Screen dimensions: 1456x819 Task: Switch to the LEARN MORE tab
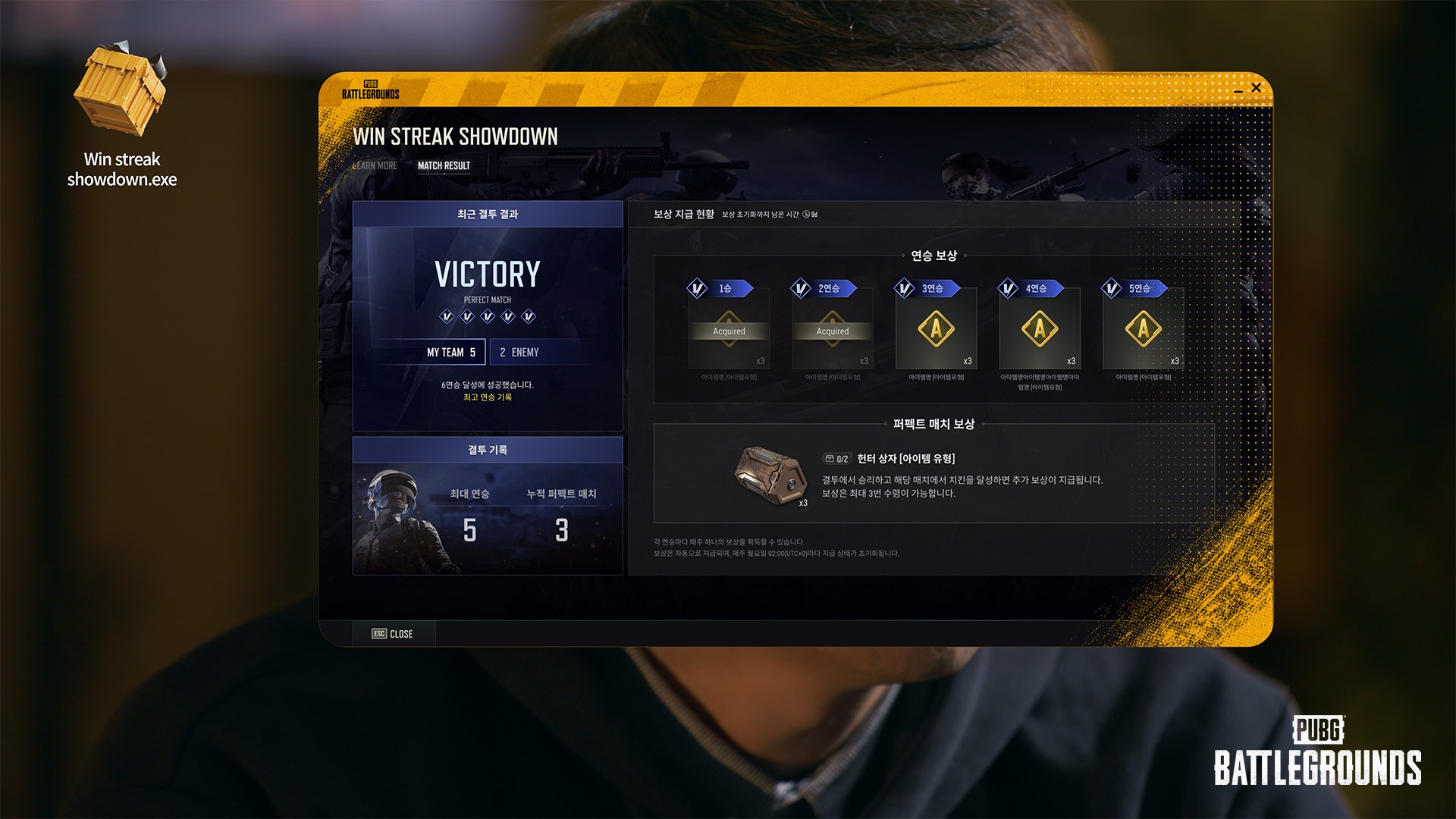(375, 166)
